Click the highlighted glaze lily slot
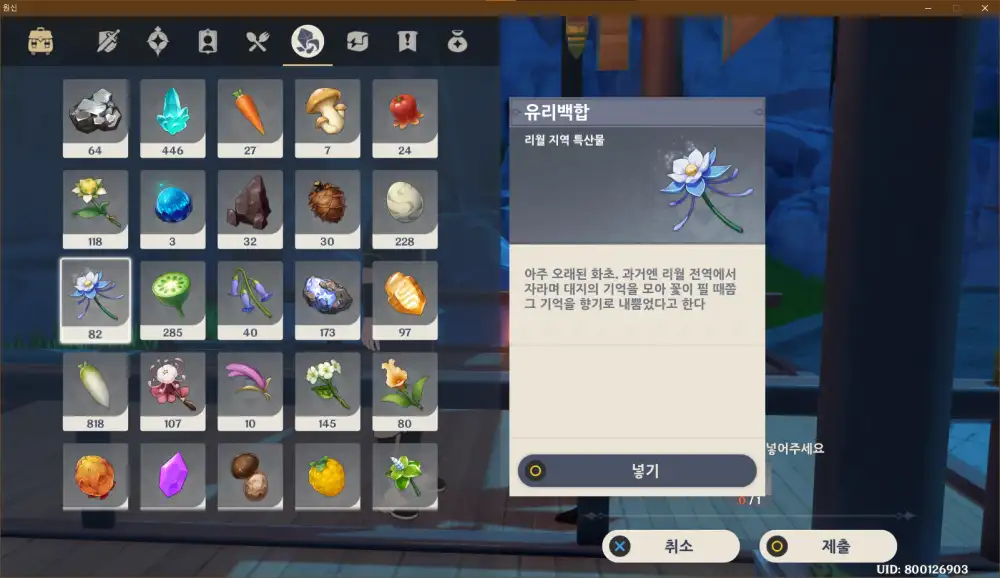Screen dimensions: 1000x578 pos(95,300)
